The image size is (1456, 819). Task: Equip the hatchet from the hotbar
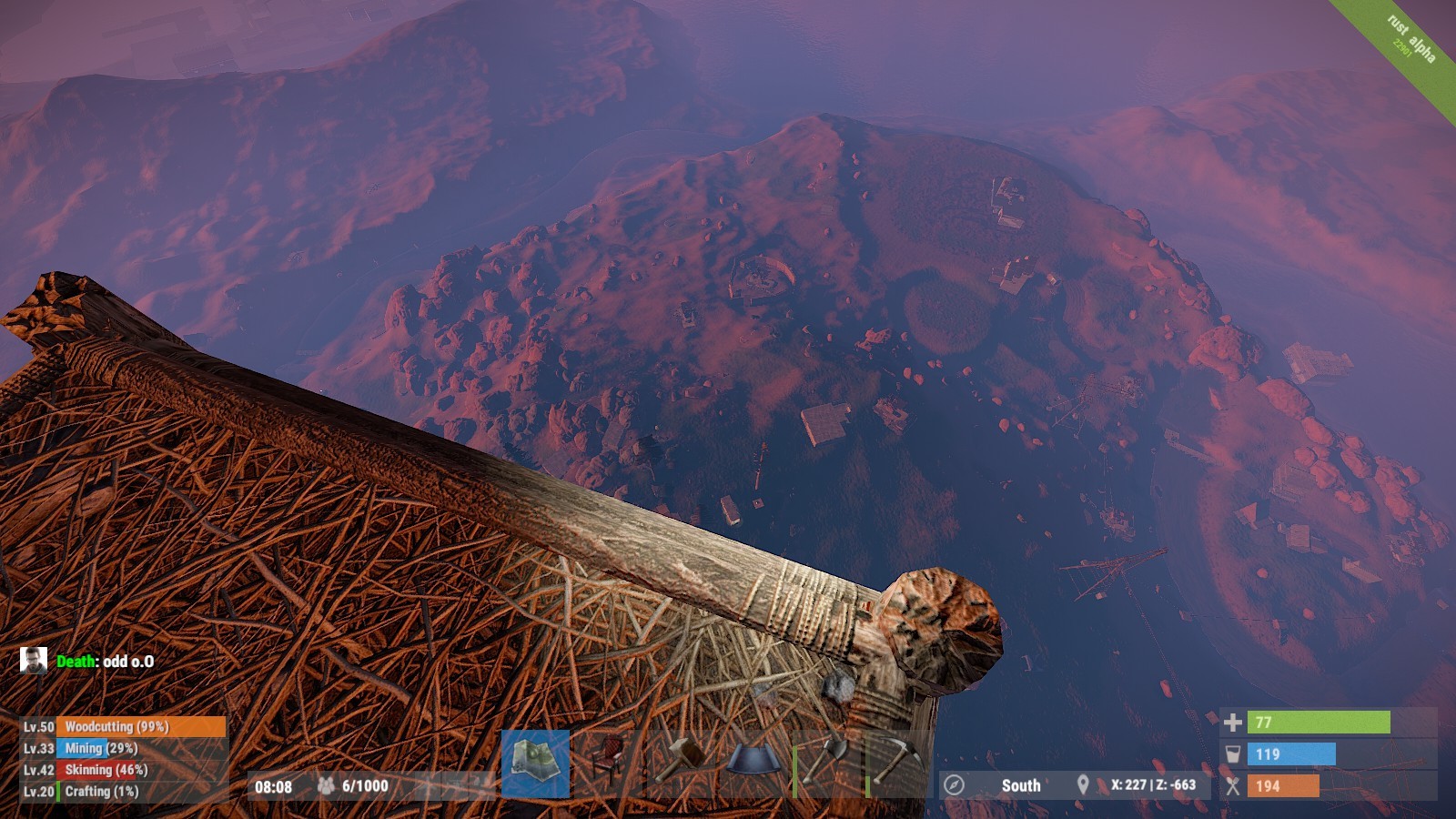click(x=826, y=761)
